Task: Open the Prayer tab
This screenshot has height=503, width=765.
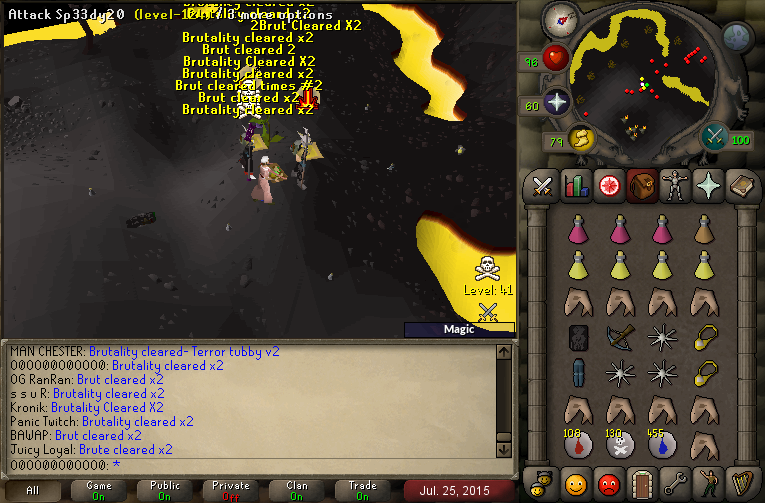Action: (707, 185)
